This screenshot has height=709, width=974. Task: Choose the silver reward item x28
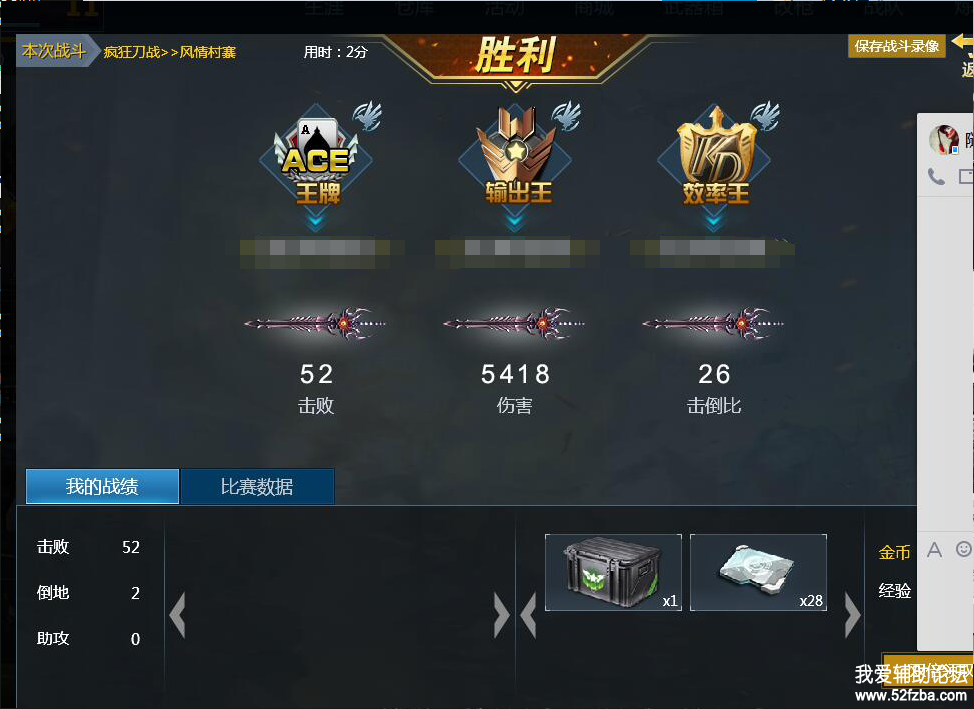[758, 572]
